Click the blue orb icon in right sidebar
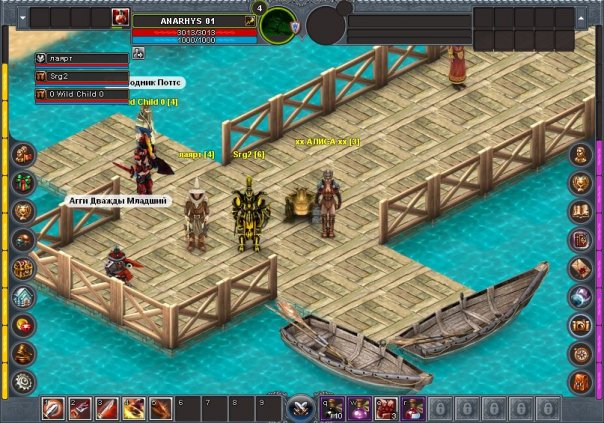The height and width of the screenshot is (423, 604). (x=581, y=296)
